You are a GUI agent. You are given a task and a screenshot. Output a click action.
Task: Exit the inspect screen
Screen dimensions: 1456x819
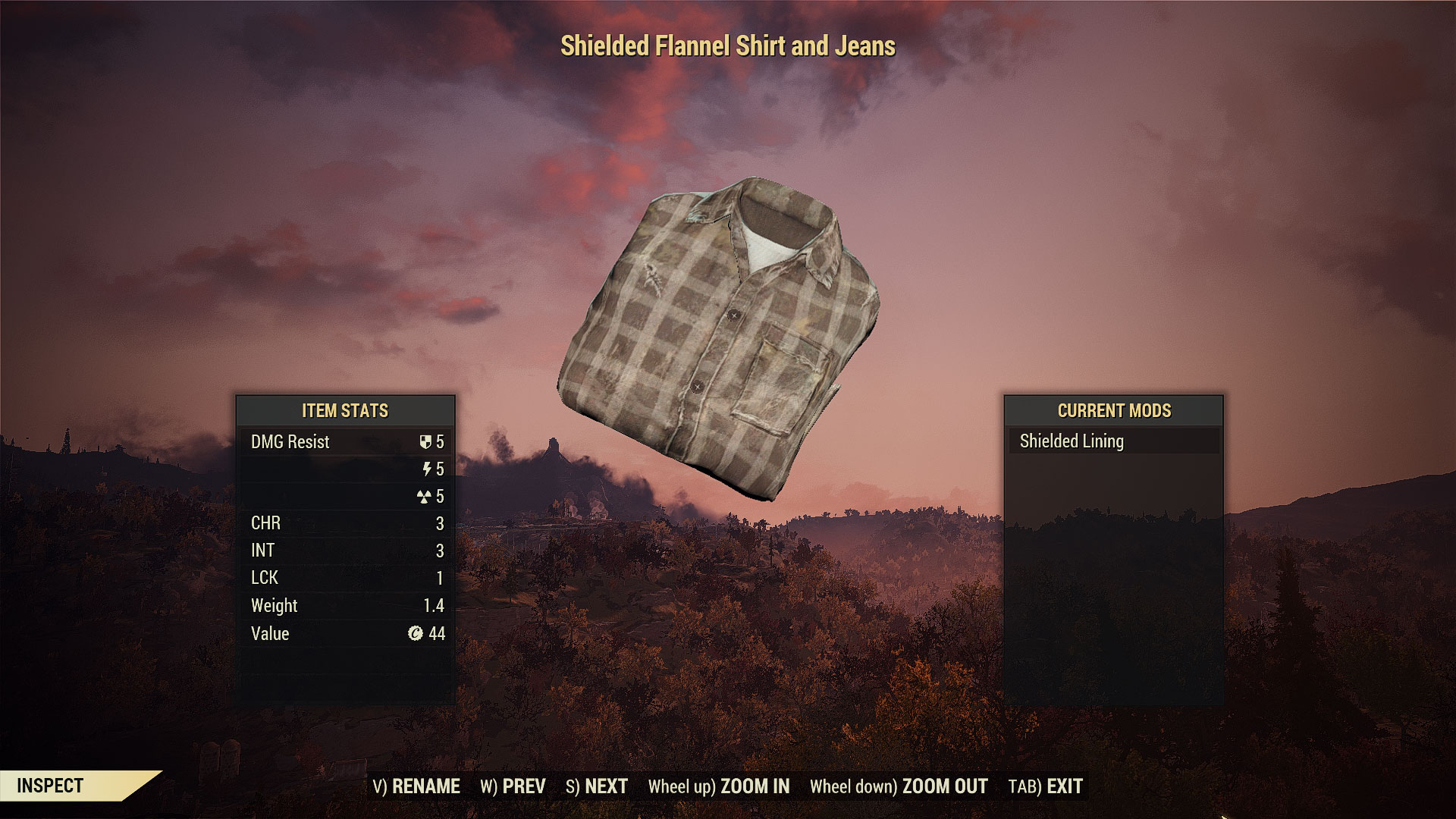[1045, 786]
